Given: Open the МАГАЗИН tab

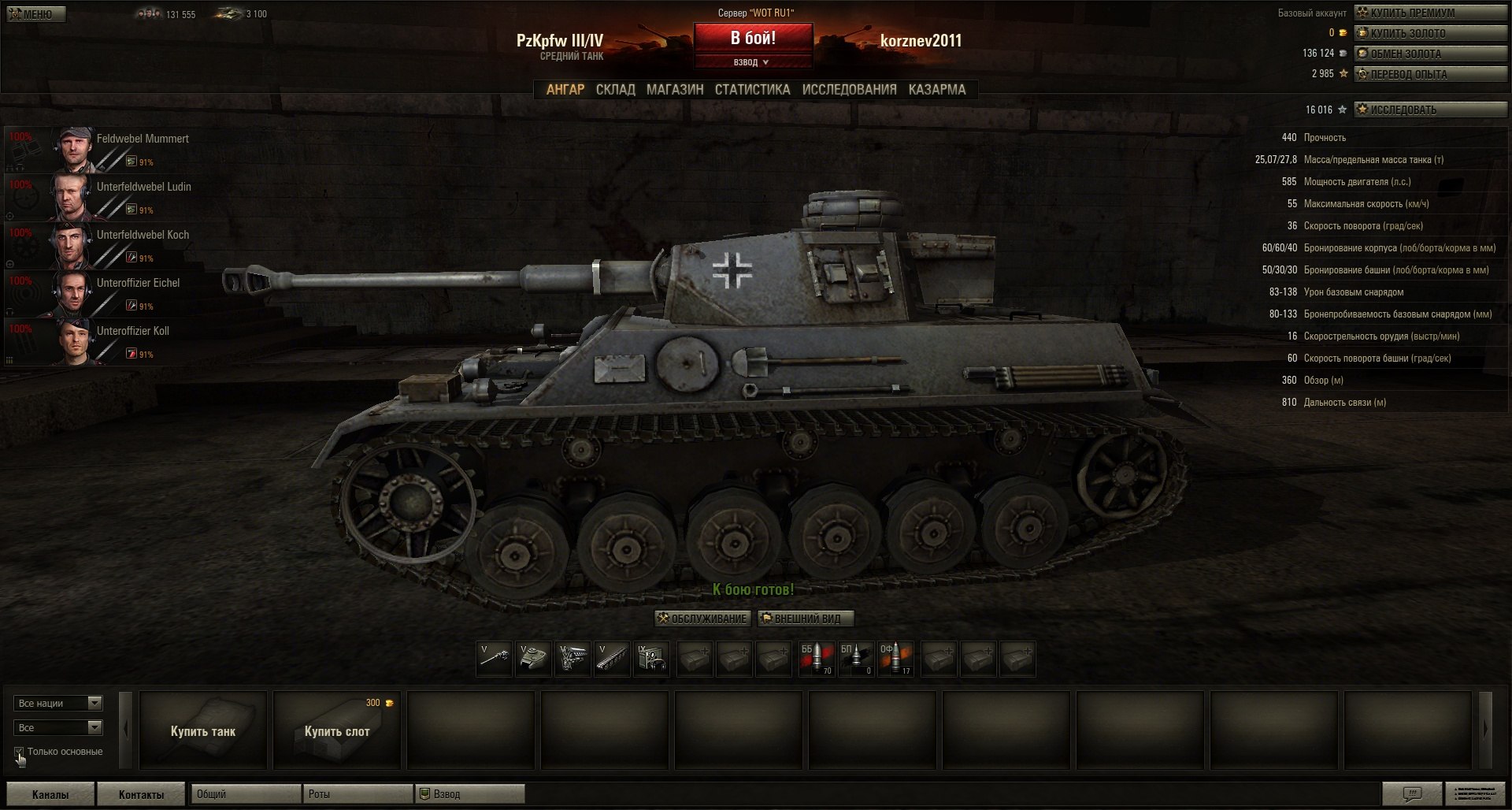Looking at the screenshot, I should (675, 90).
